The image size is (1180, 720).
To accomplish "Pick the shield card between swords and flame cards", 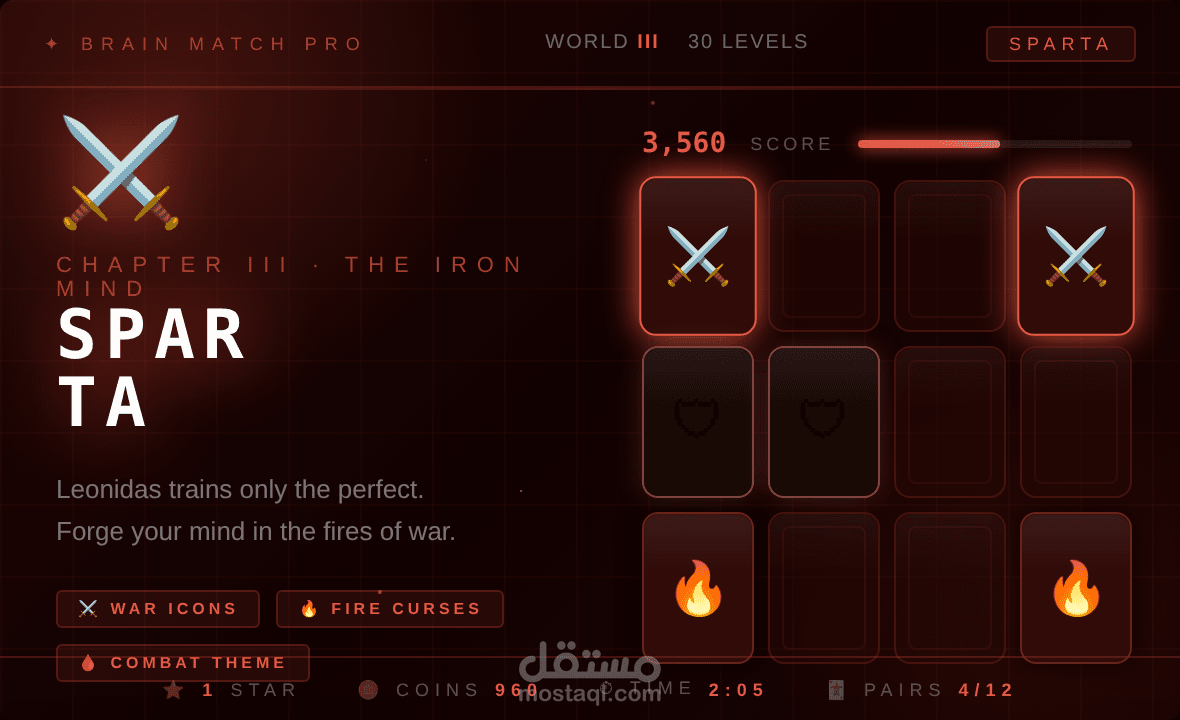I will coord(698,421).
